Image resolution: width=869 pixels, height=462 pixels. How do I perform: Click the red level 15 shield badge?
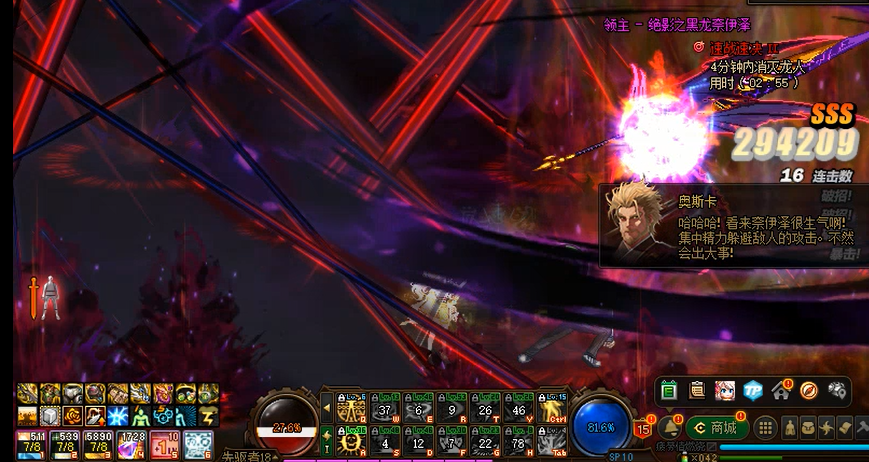643,428
